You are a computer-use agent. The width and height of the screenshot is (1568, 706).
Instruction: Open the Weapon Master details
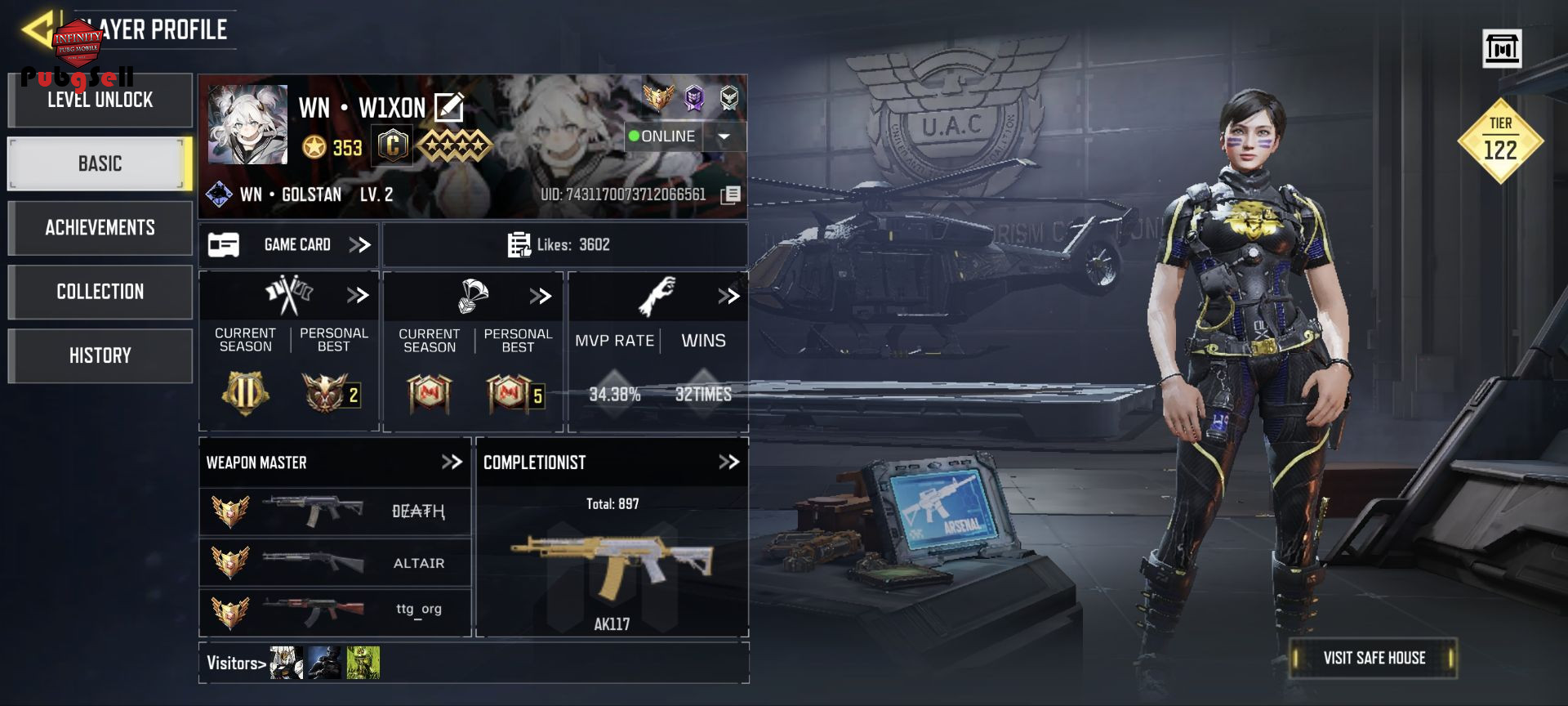click(x=451, y=462)
